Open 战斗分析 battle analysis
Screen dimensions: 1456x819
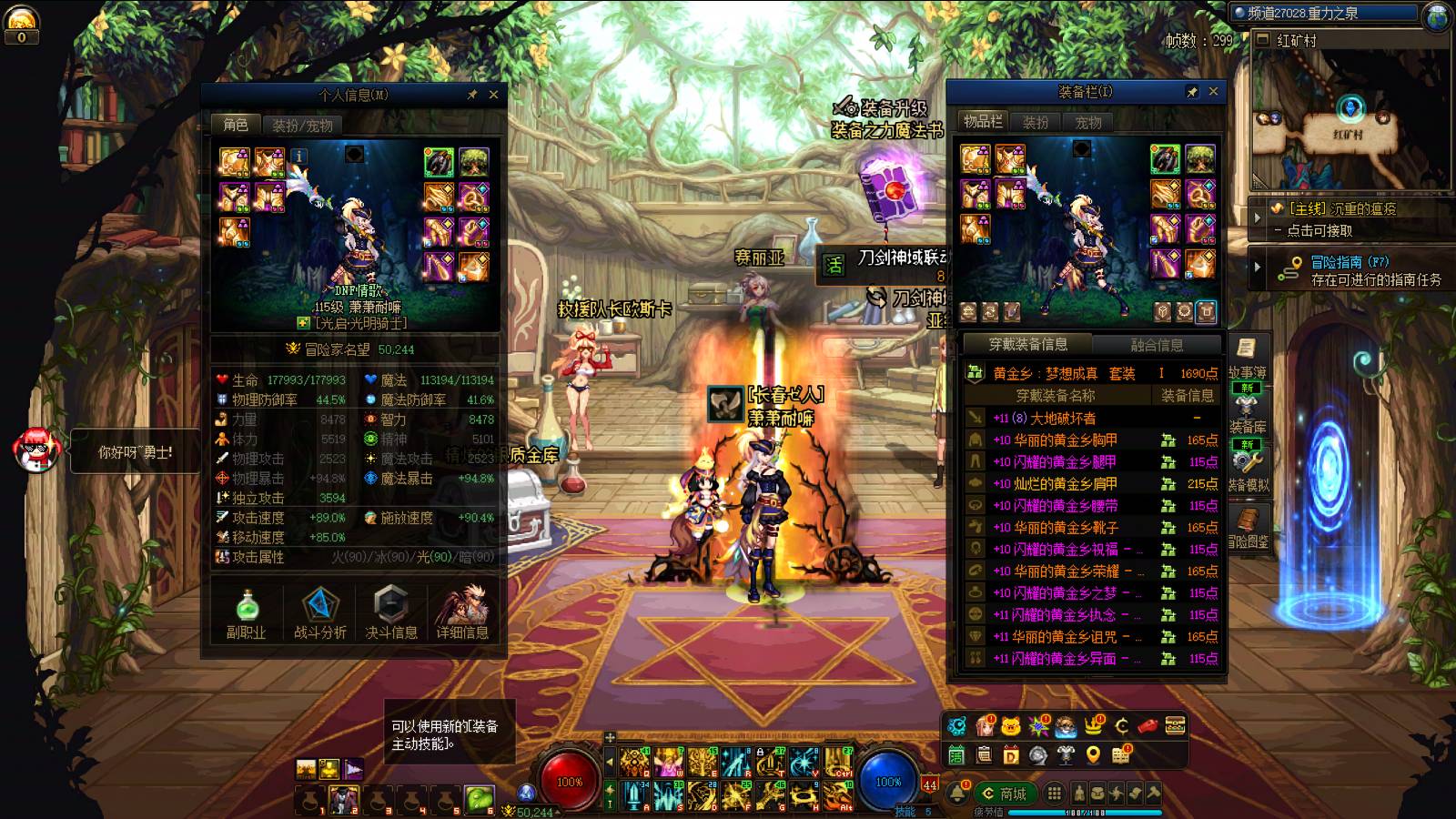point(319,612)
